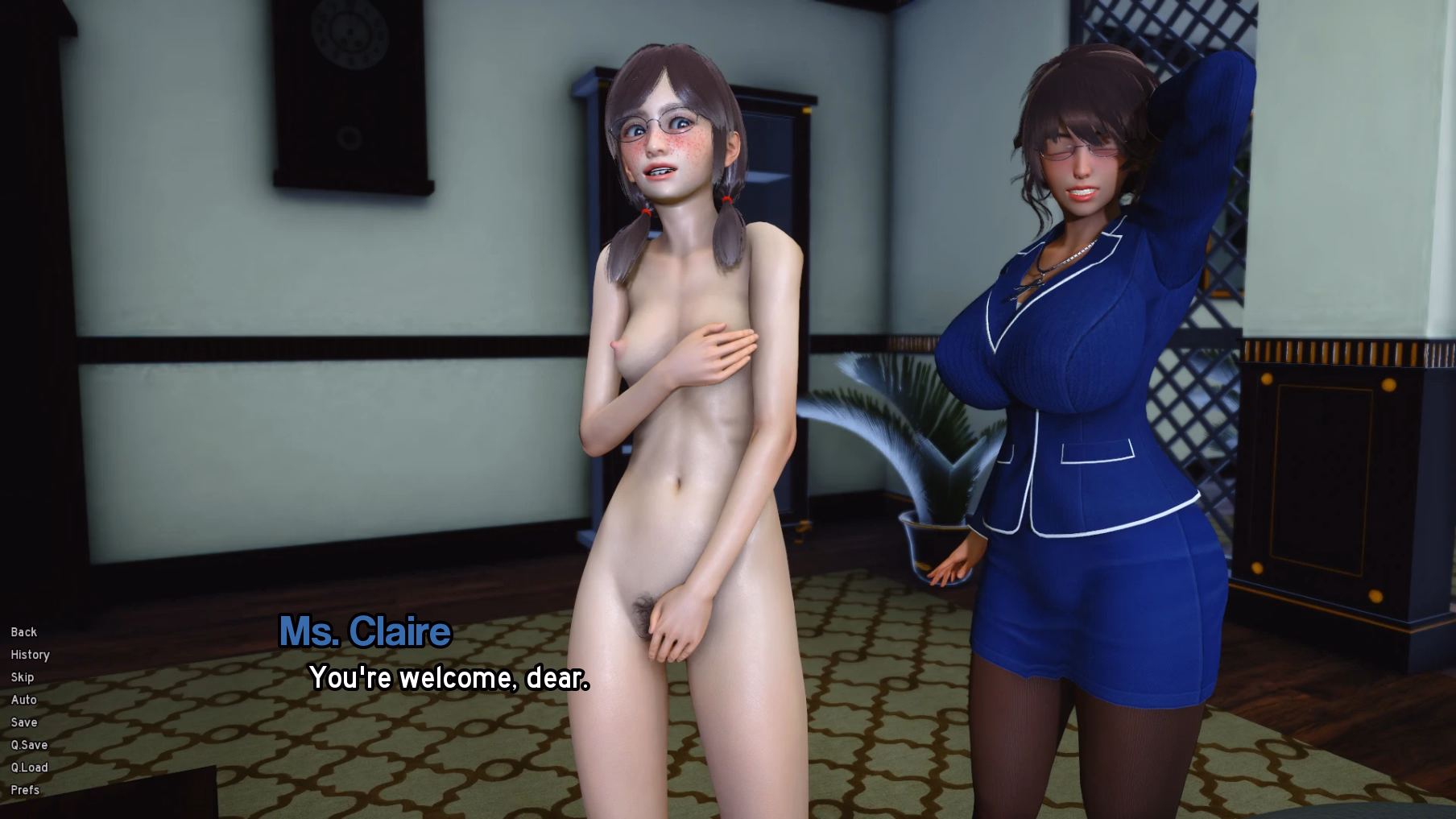Click History to review past lines
Screen dimensions: 1456x819
click(29, 655)
